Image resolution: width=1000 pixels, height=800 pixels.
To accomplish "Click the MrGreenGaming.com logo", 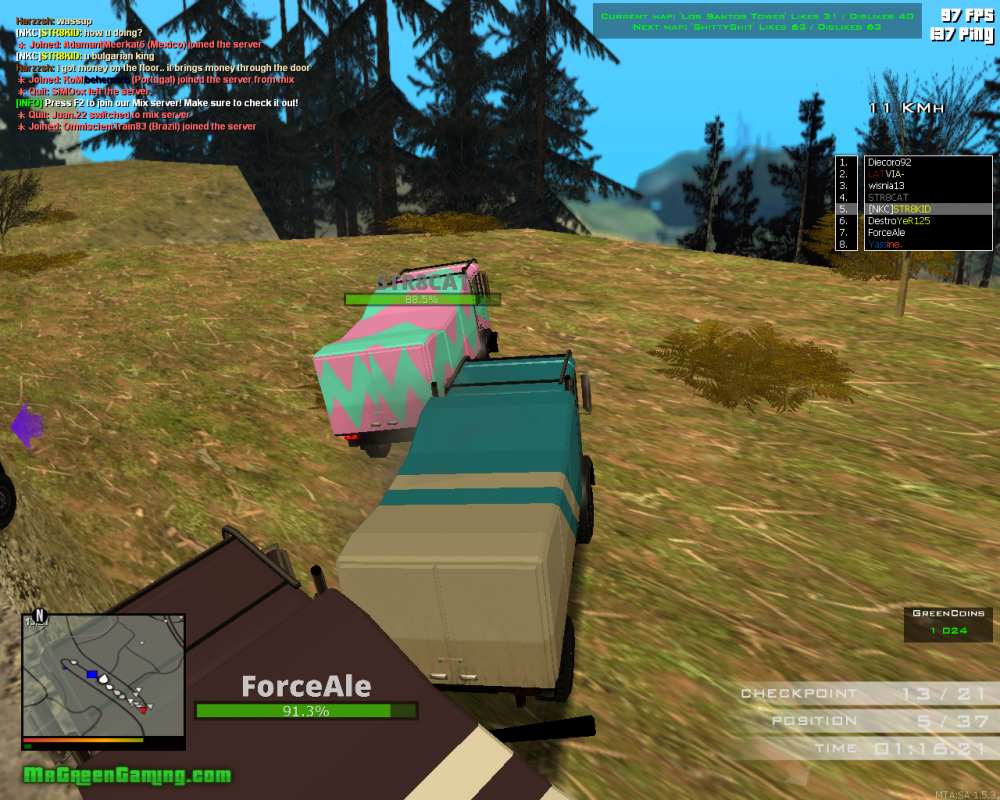I will click(127, 775).
